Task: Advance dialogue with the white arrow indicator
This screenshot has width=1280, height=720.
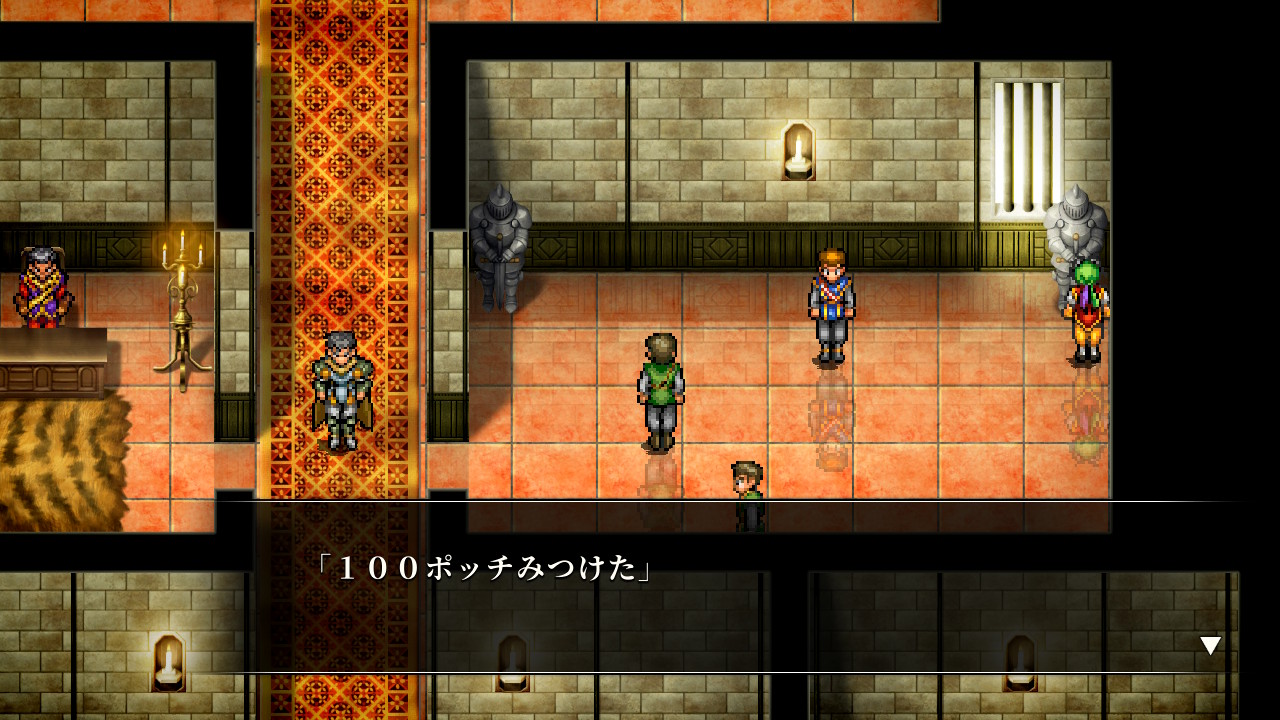Action: [x=1210, y=646]
